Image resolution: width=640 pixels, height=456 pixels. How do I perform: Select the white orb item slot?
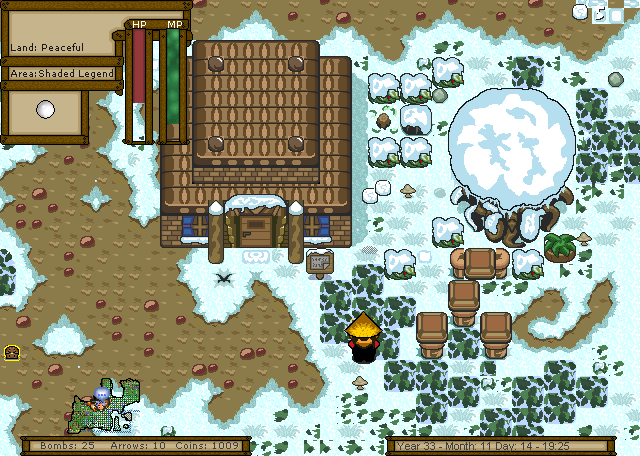pos(44,111)
